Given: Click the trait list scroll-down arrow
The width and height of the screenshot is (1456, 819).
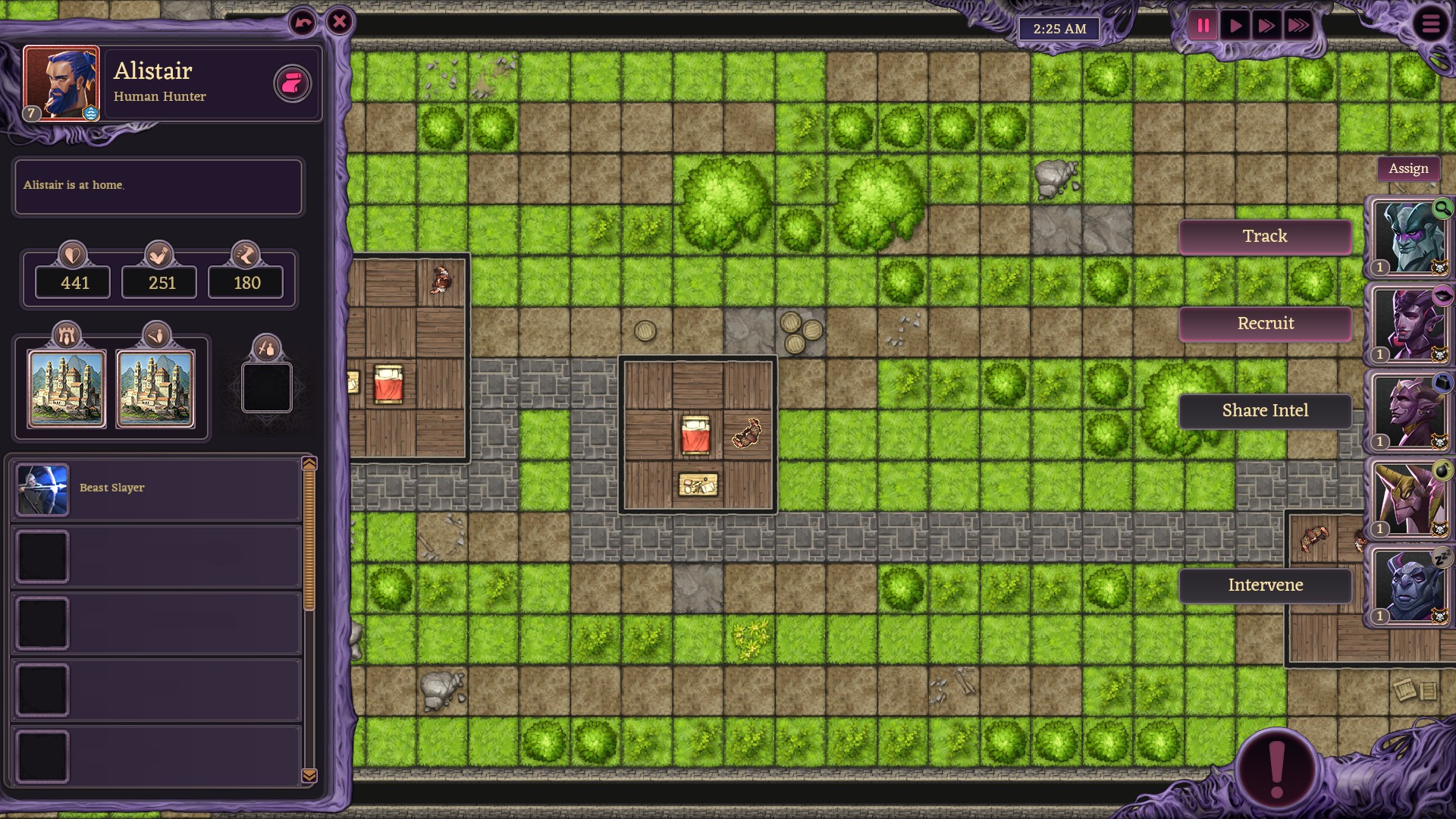Looking at the screenshot, I should [309, 775].
